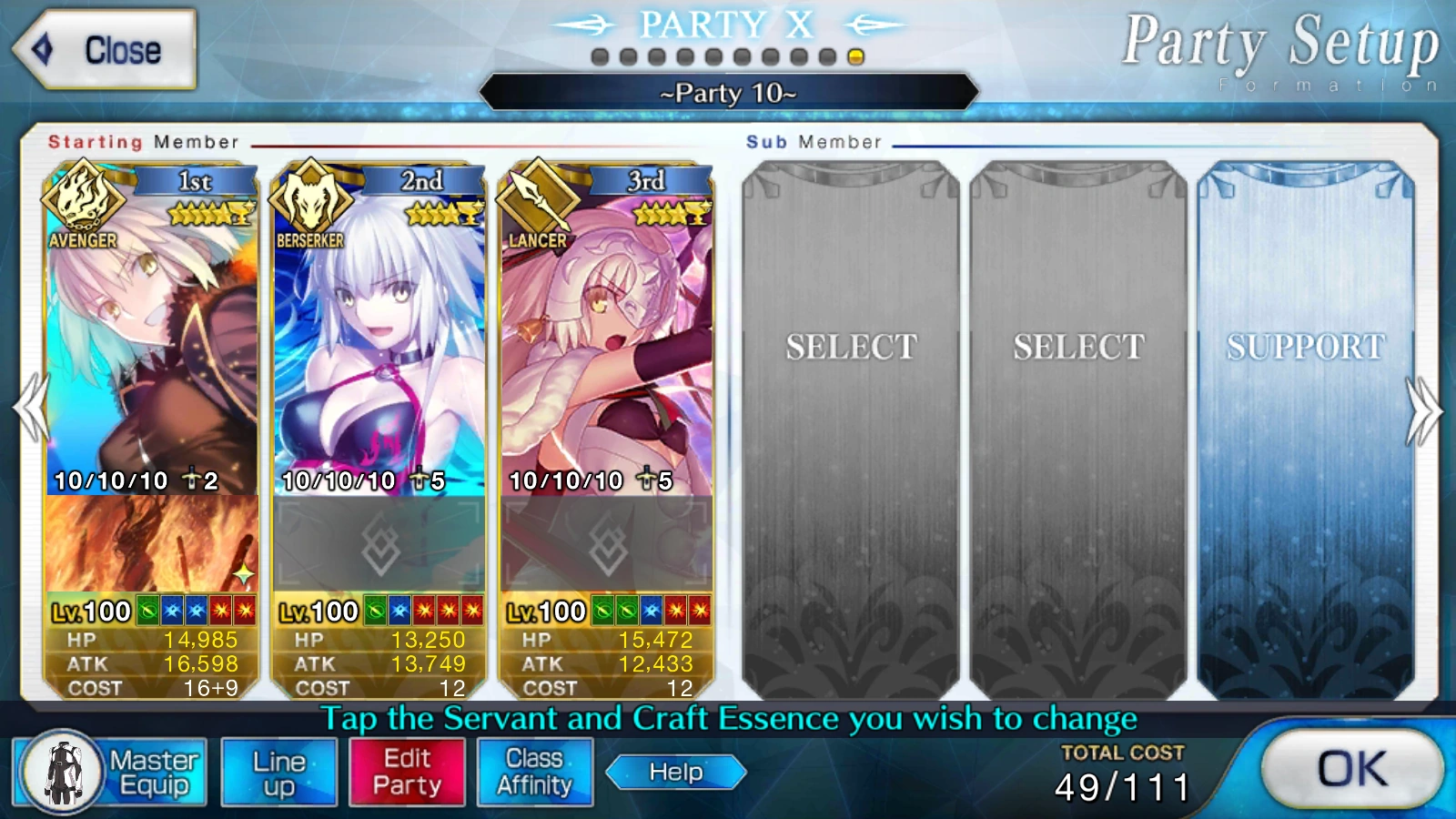Switch to Line up mode
The height and width of the screenshot is (819, 1456).
[x=279, y=771]
